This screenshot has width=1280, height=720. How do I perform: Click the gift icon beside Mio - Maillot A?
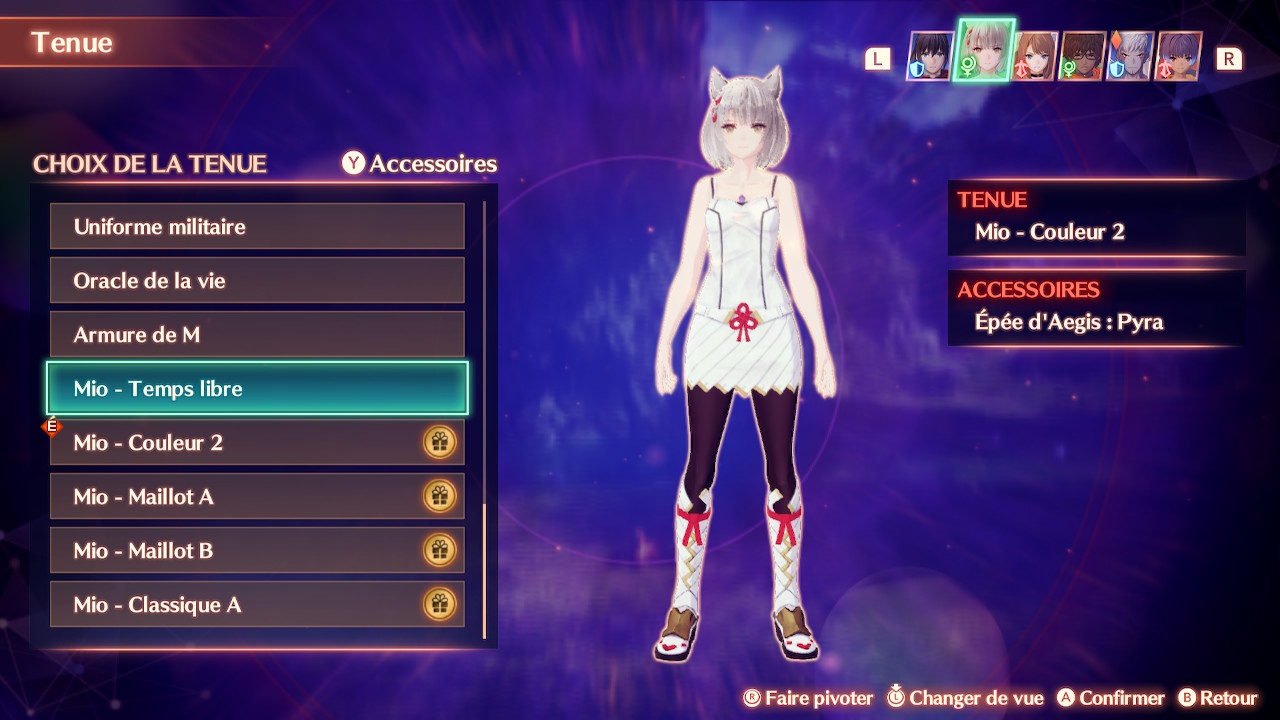(x=439, y=496)
